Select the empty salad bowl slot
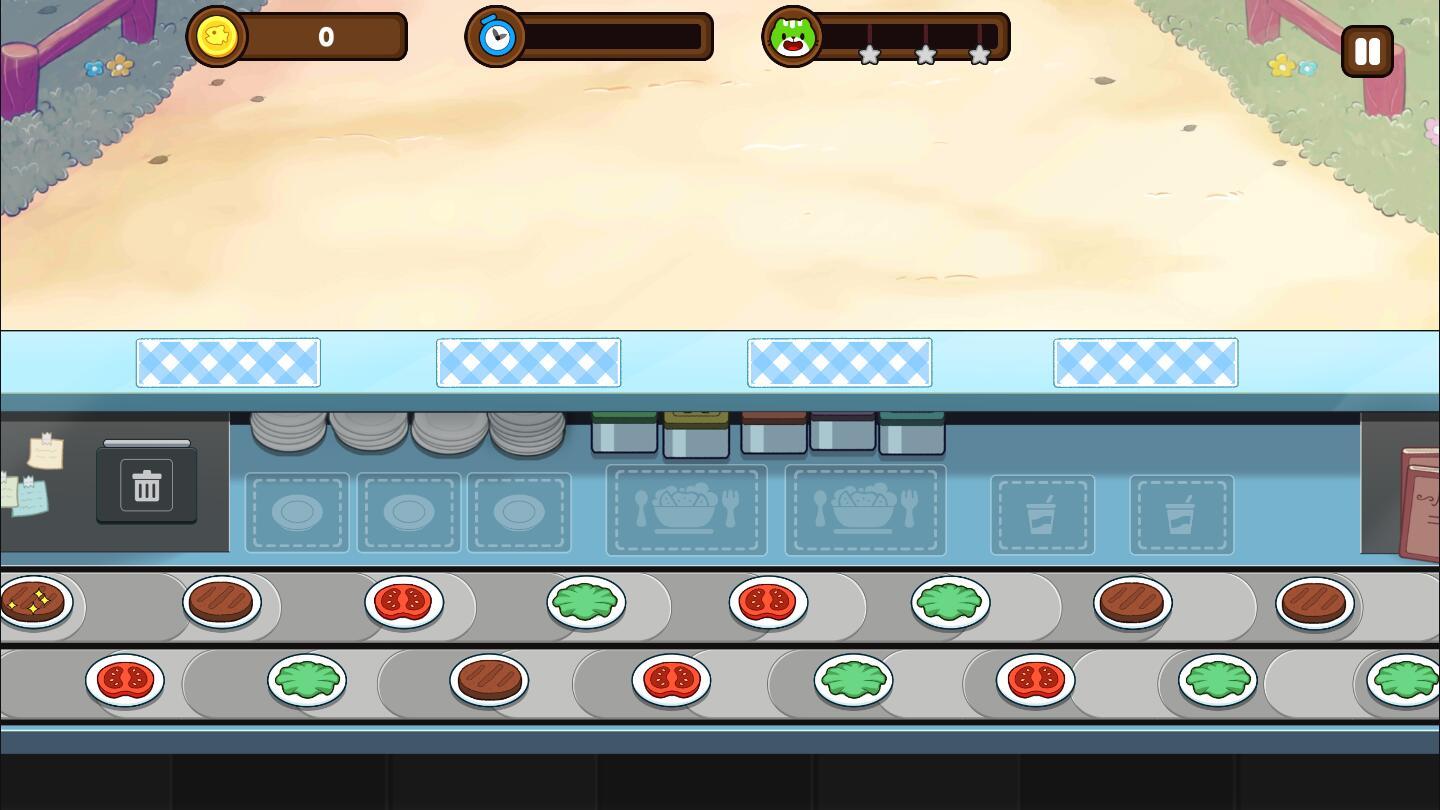 (x=686, y=510)
